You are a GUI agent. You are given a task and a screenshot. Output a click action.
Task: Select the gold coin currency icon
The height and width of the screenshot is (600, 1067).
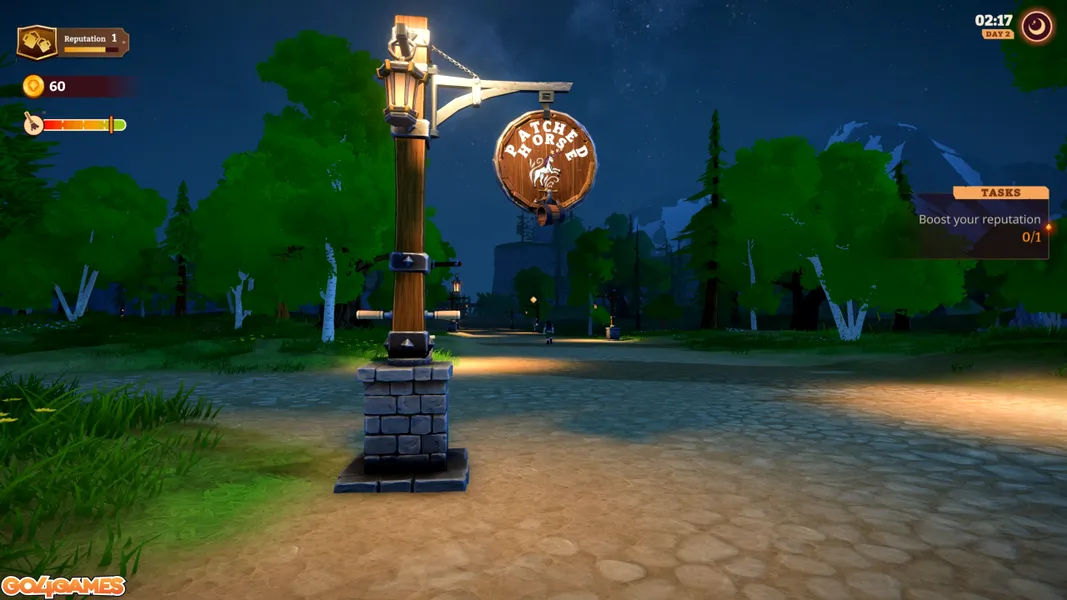point(34,86)
